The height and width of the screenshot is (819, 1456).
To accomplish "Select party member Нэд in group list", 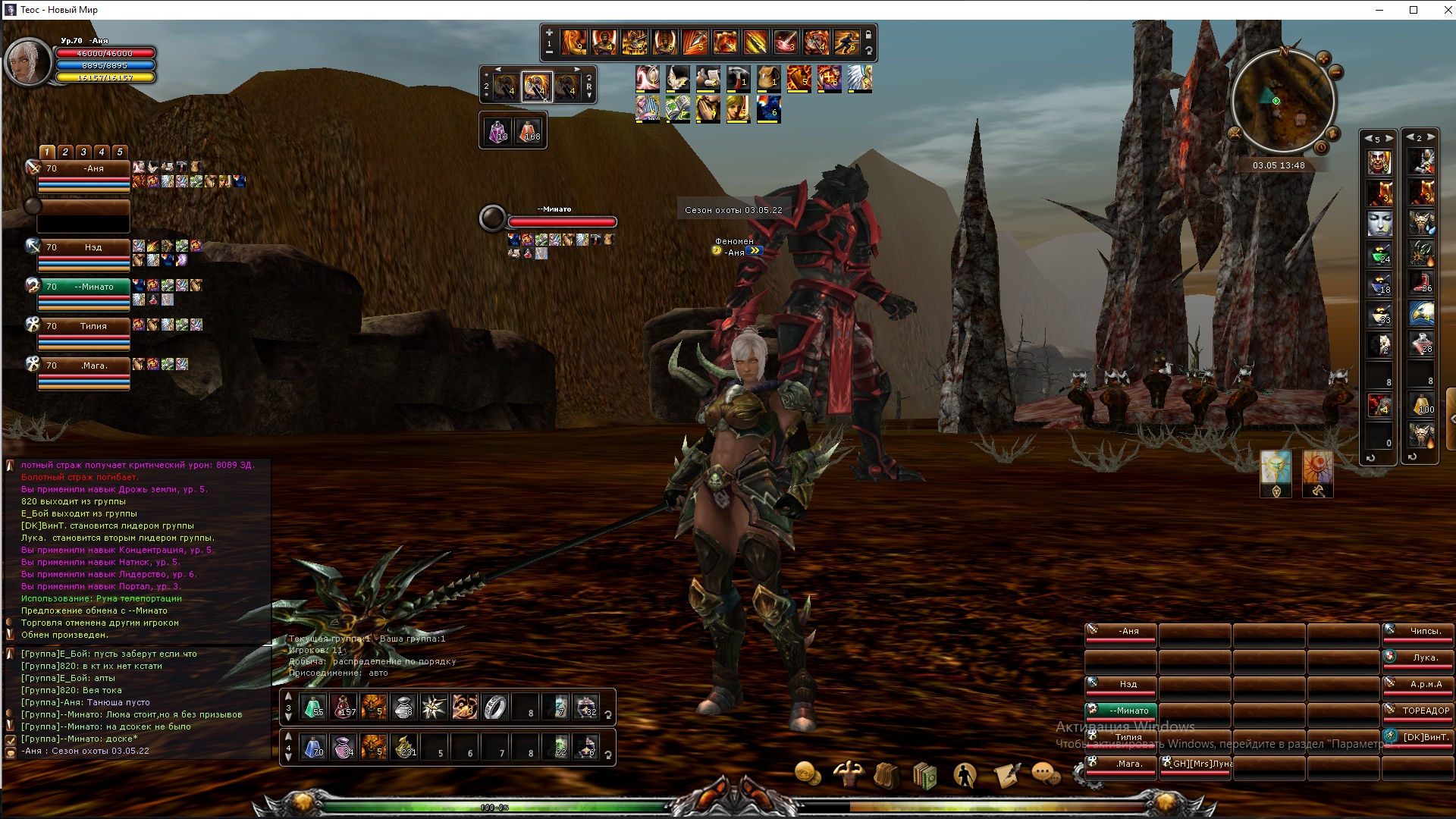I will (84, 247).
